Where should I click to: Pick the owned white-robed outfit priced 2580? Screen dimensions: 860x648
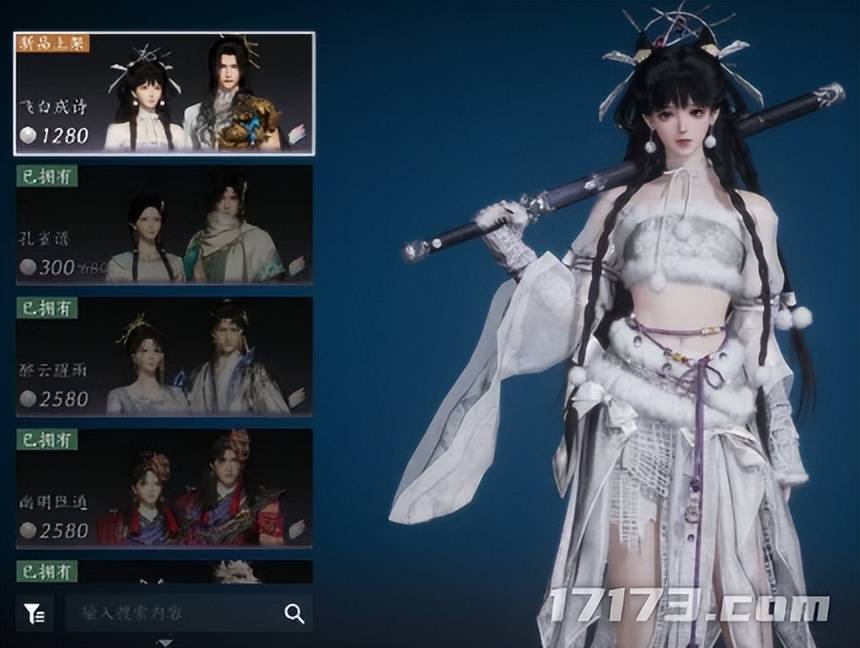pos(164,356)
